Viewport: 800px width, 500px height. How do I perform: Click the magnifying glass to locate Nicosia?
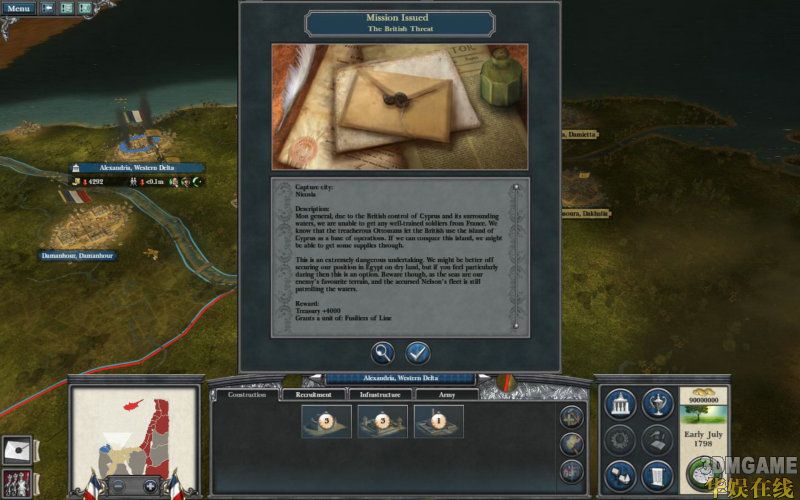(x=383, y=353)
